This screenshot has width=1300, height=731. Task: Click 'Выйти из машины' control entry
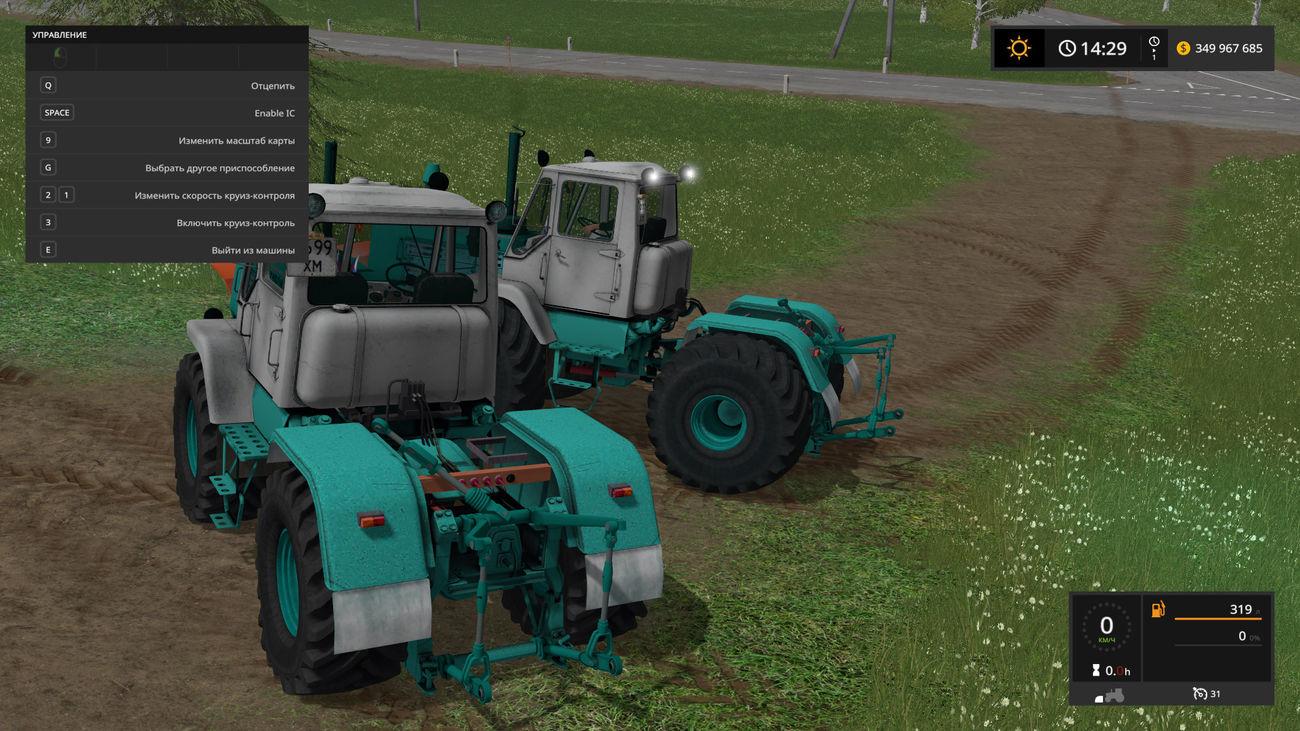170,249
